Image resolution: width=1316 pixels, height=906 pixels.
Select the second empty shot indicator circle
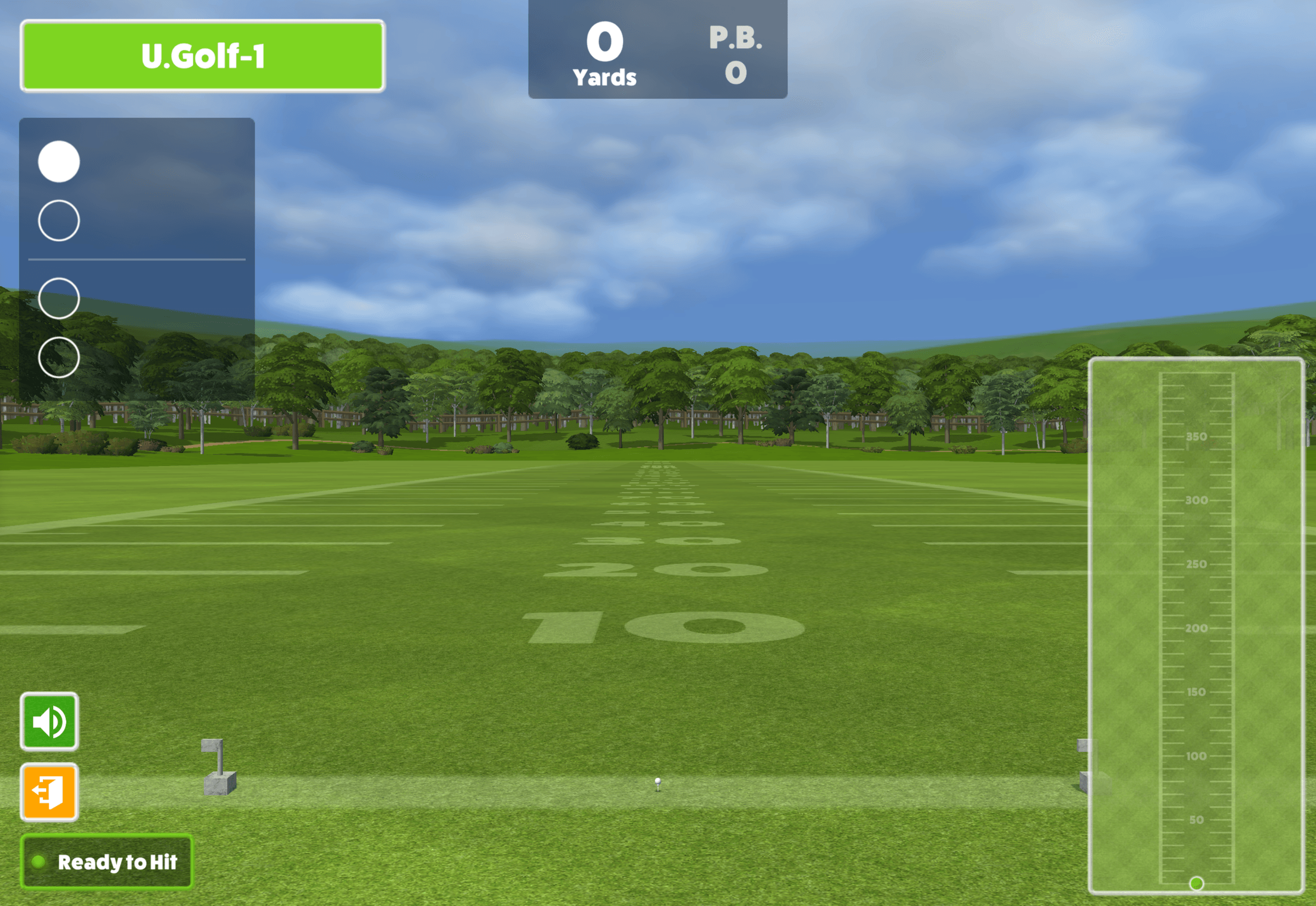point(59,221)
